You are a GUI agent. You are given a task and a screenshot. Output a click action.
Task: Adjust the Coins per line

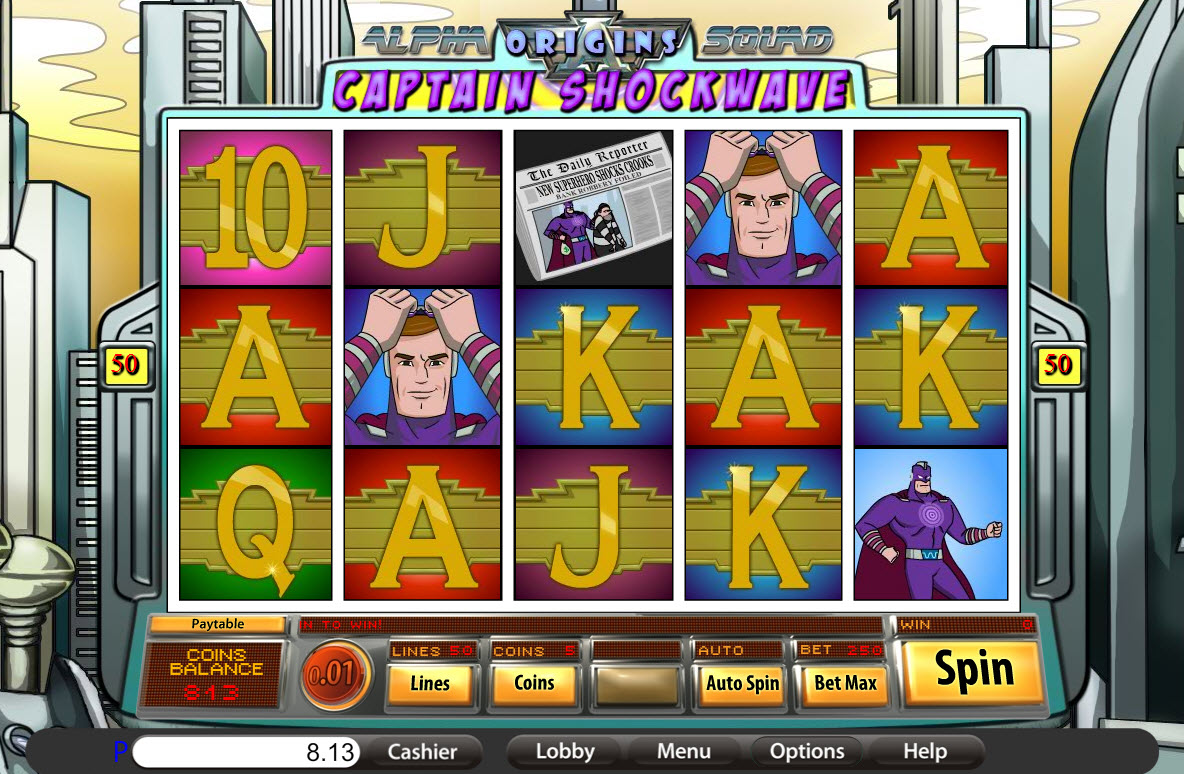pos(534,684)
